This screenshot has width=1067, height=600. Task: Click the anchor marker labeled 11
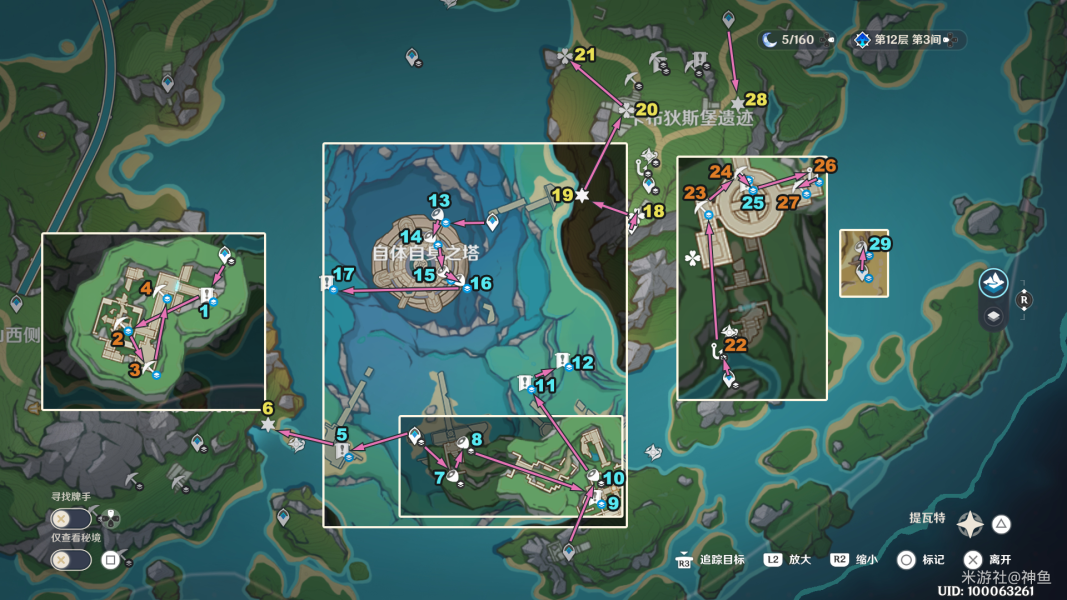[525, 383]
